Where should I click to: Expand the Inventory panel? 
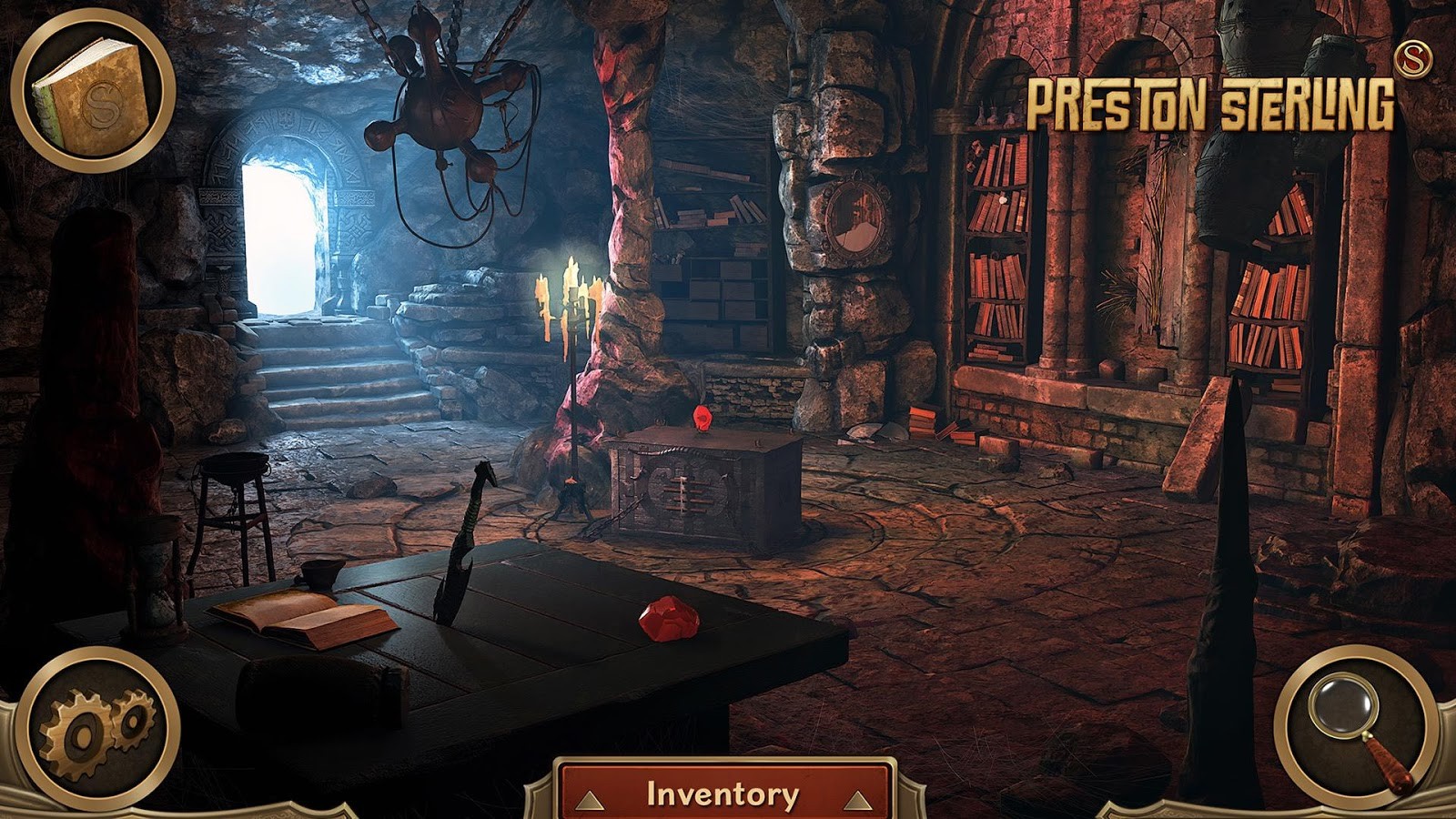point(723,794)
